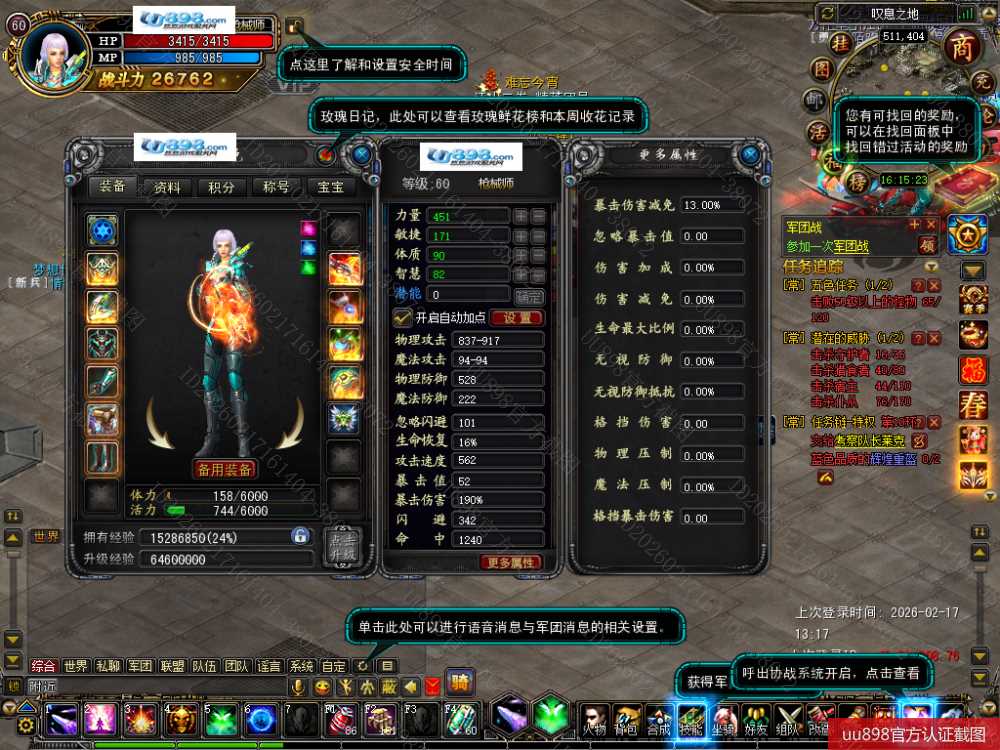Screen dimensions: 1000x750
Task: Close the 更多属性 panel
Action: click(750, 155)
